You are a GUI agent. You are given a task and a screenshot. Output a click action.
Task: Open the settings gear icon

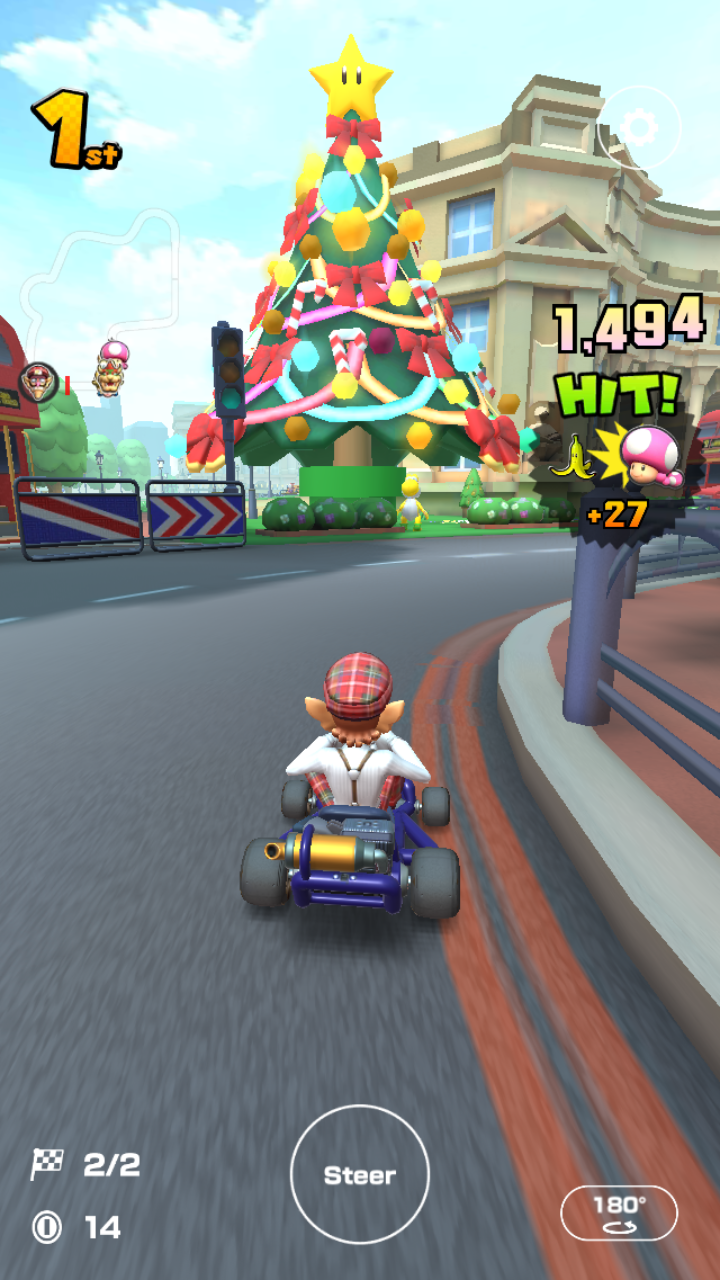tap(638, 128)
